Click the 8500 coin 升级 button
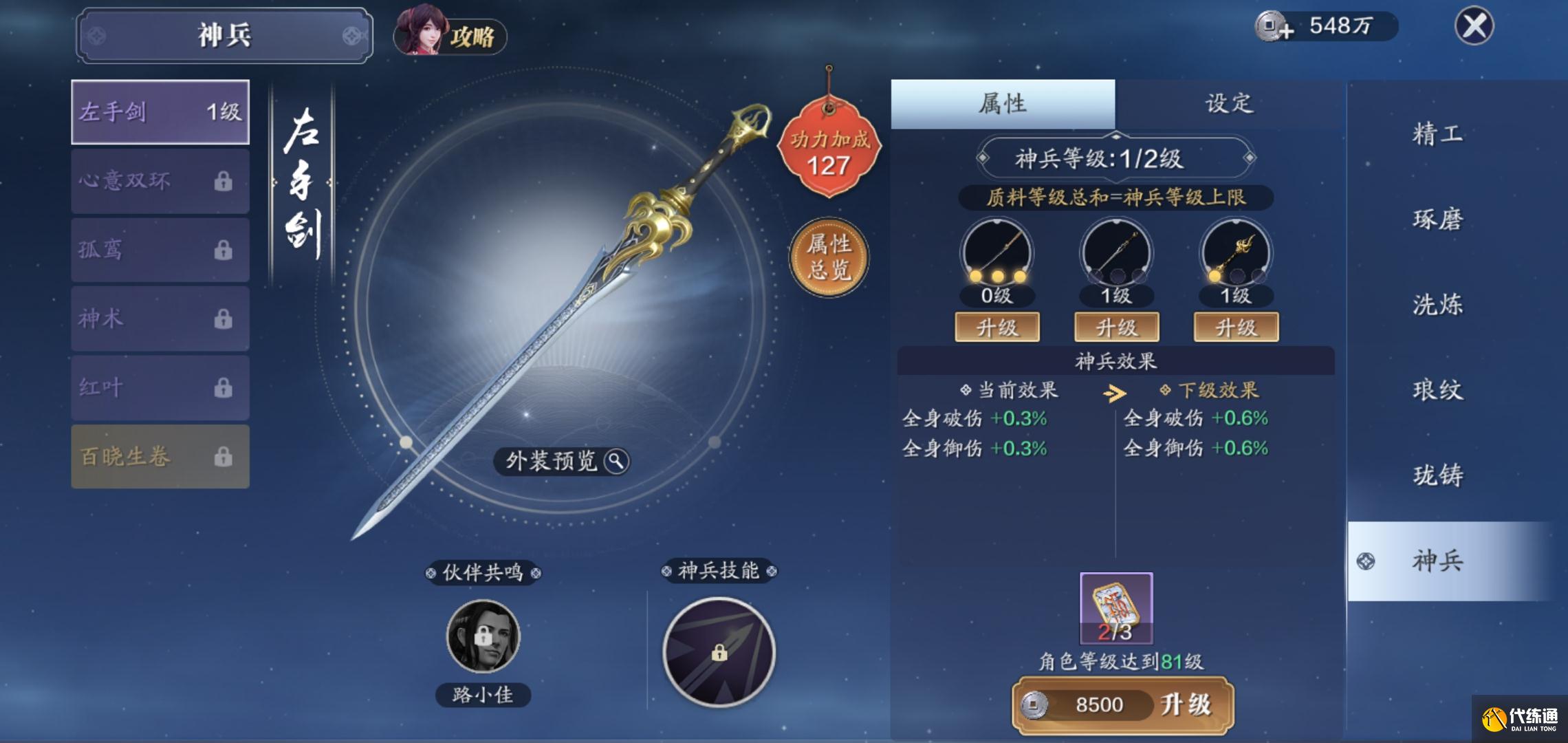 1123,704
